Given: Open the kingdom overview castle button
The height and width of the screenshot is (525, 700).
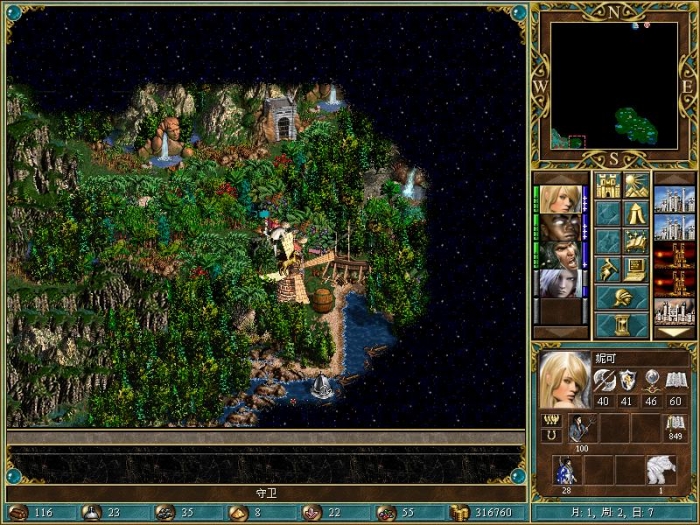Looking at the screenshot, I should click(x=608, y=185).
